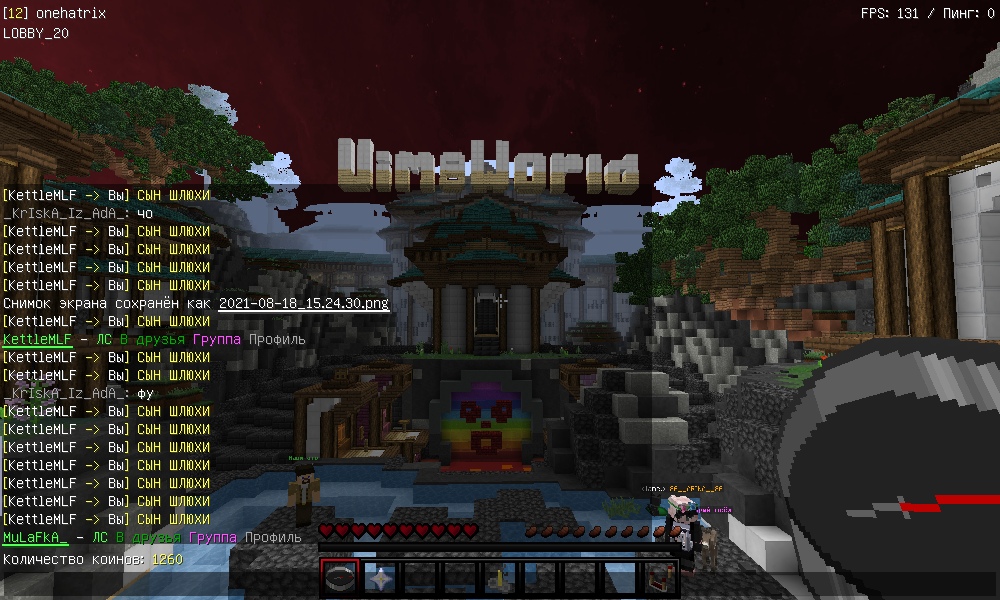
Task: Focus the chat input bar at the bottom
Action: click(160, 587)
